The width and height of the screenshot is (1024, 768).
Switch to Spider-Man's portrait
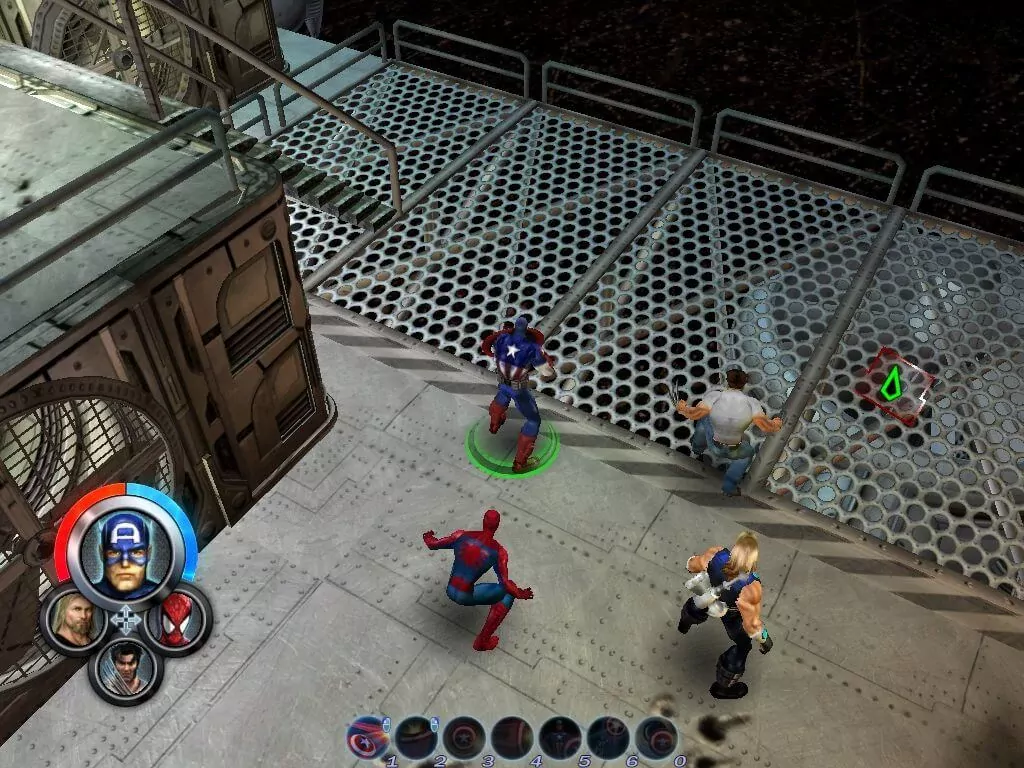click(178, 620)
